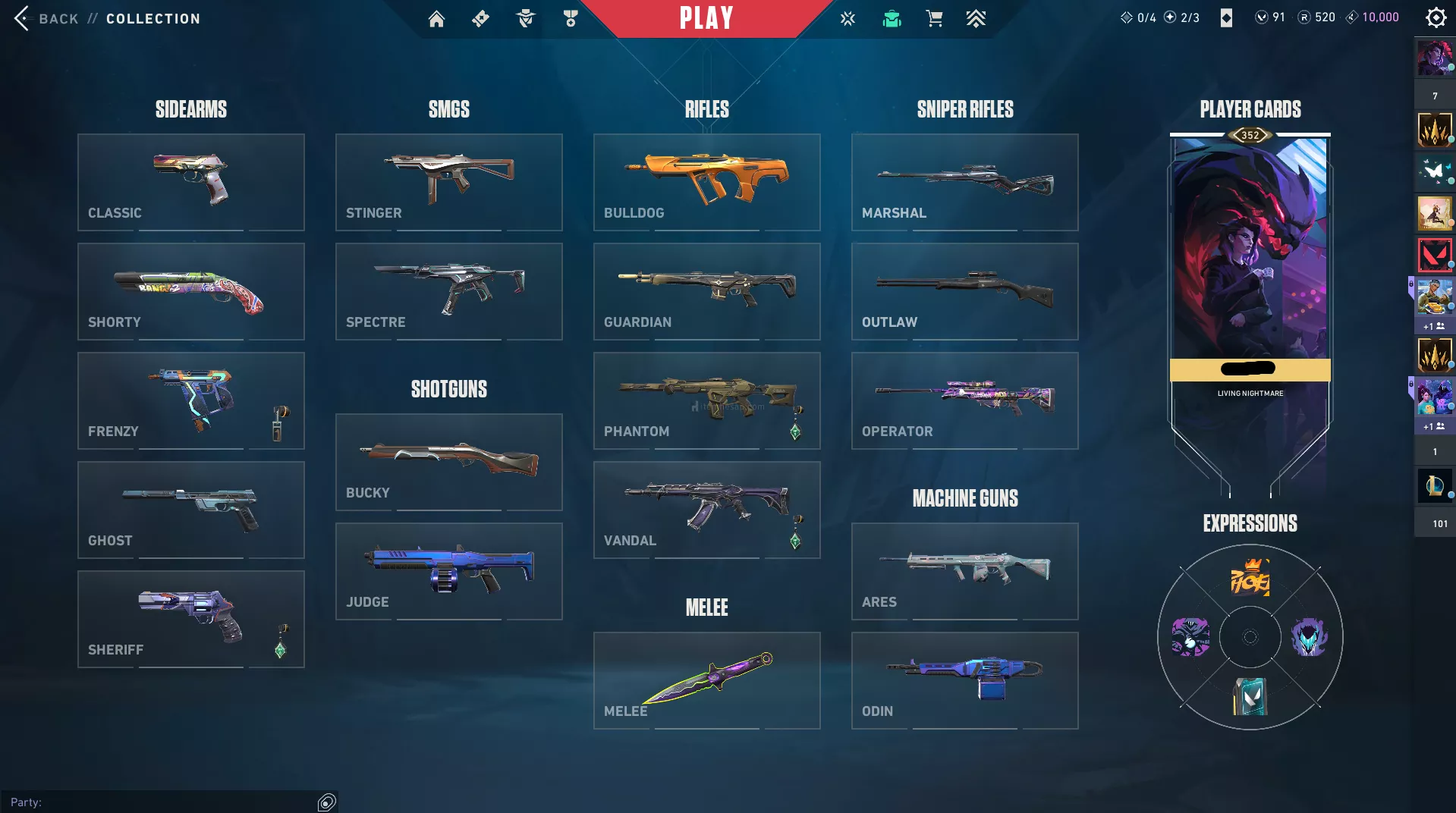This screenshot has width=1456, height=813.
Task: Select the Stinger SMG slot
Action: pos(449,182)
